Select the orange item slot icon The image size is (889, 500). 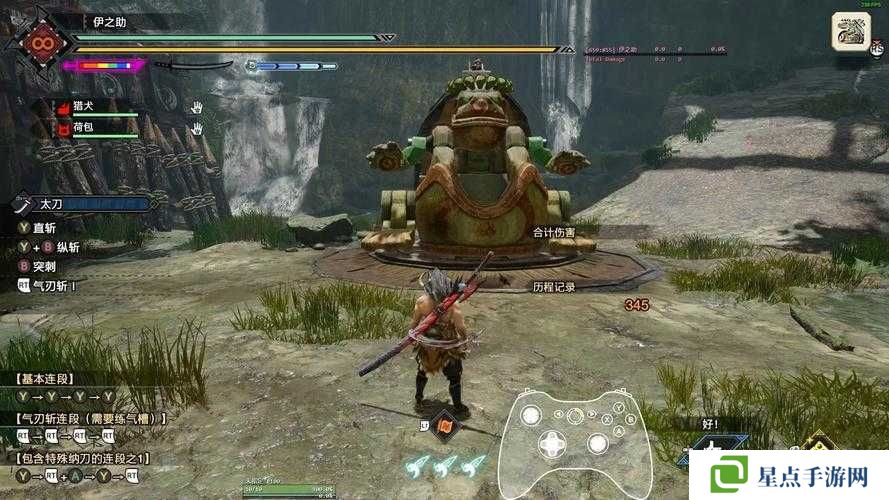point(447,424)
